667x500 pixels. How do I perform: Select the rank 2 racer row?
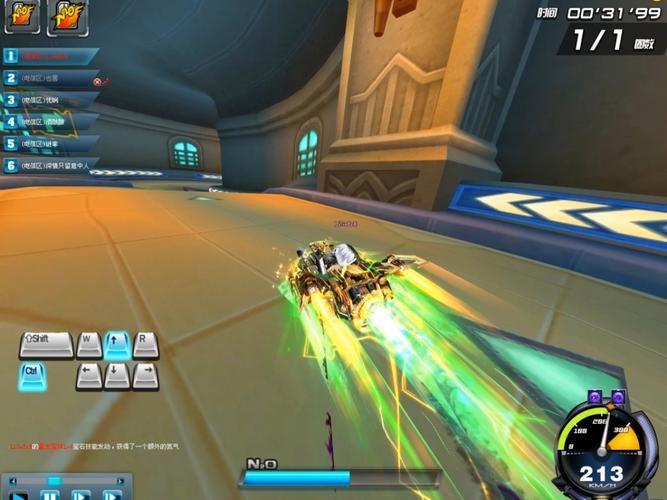[x=48, y=78]
